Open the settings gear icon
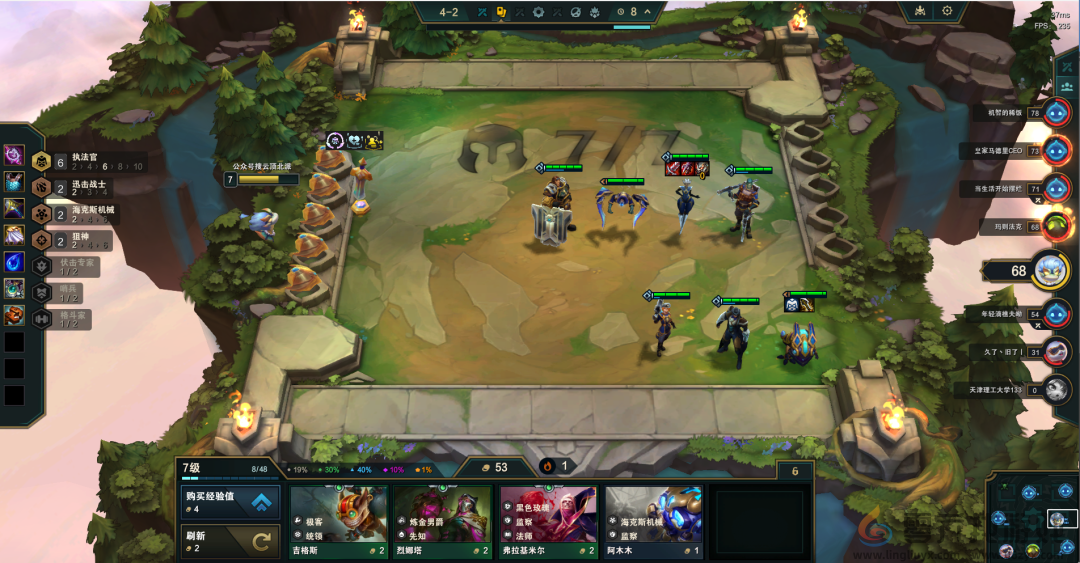The image size is (1080, 563). pos(947,11)
